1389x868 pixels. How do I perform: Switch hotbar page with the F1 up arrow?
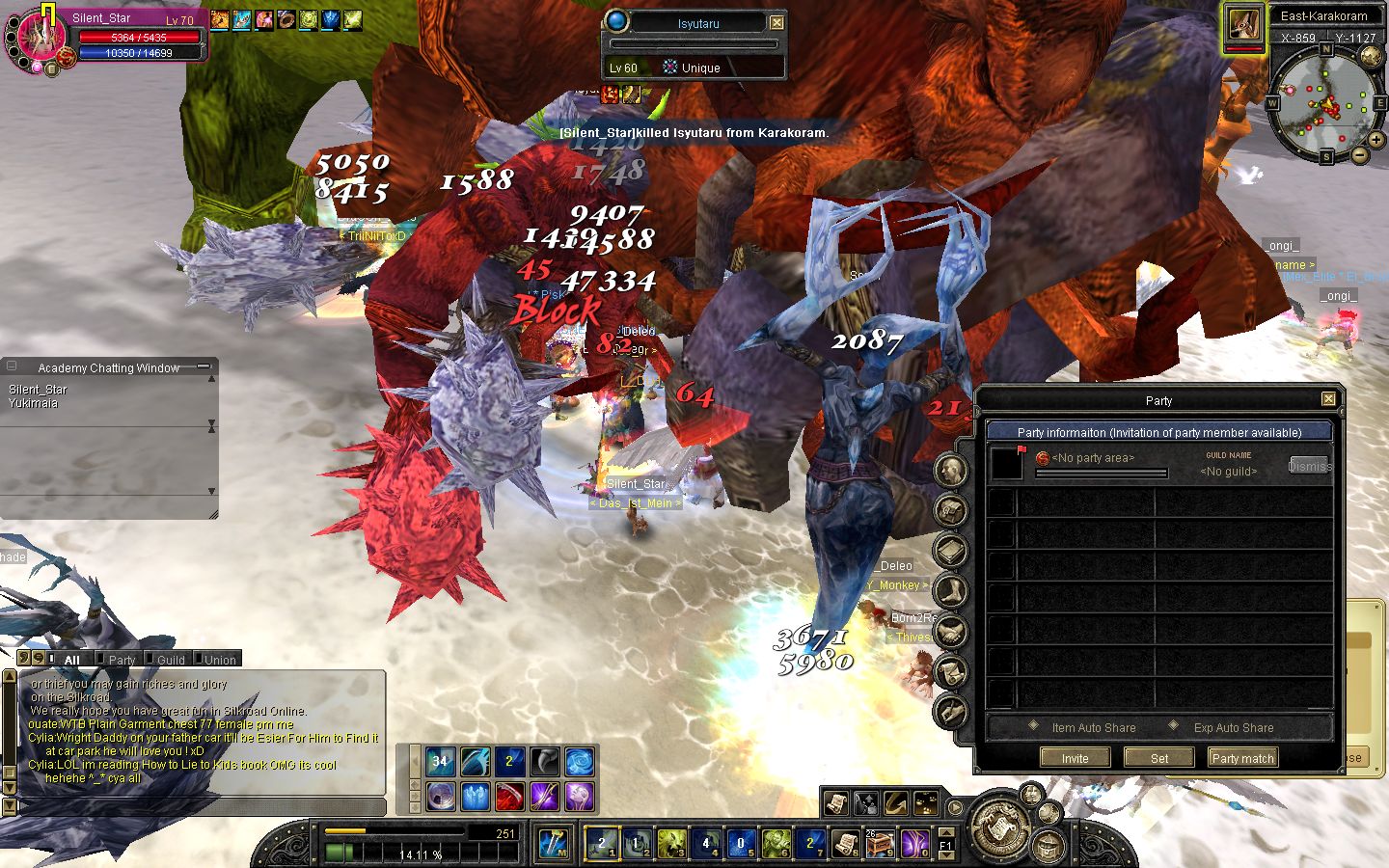pyautogui.click(x=946, y=832)
